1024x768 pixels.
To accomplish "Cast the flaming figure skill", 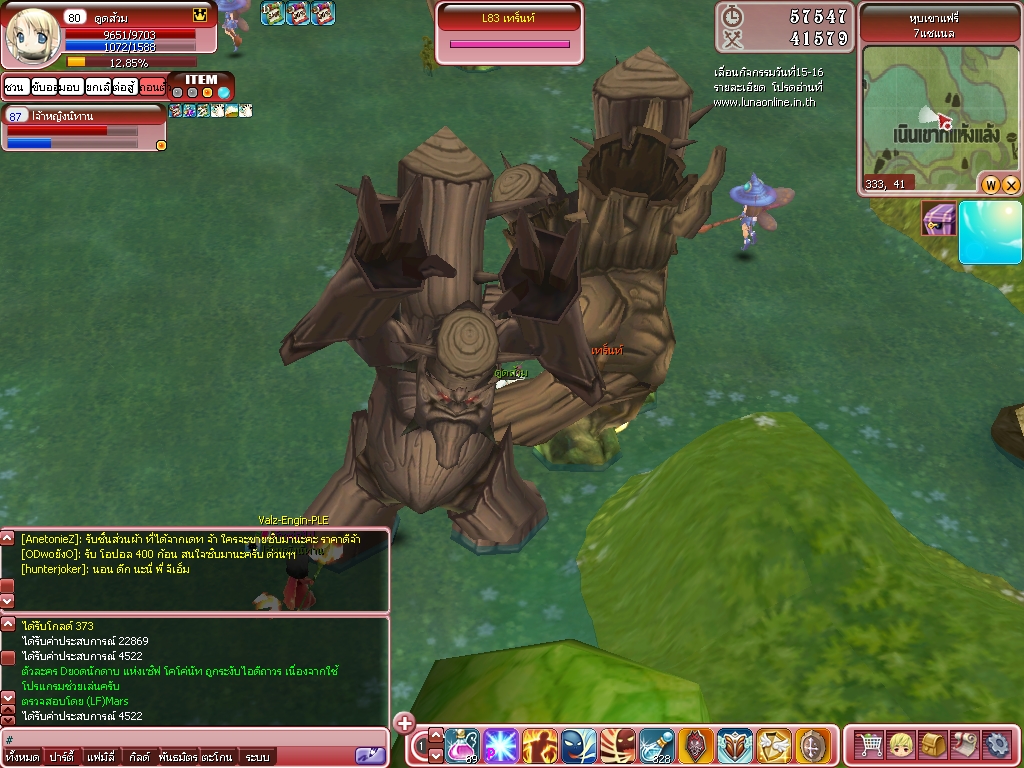I will point(540,745).
